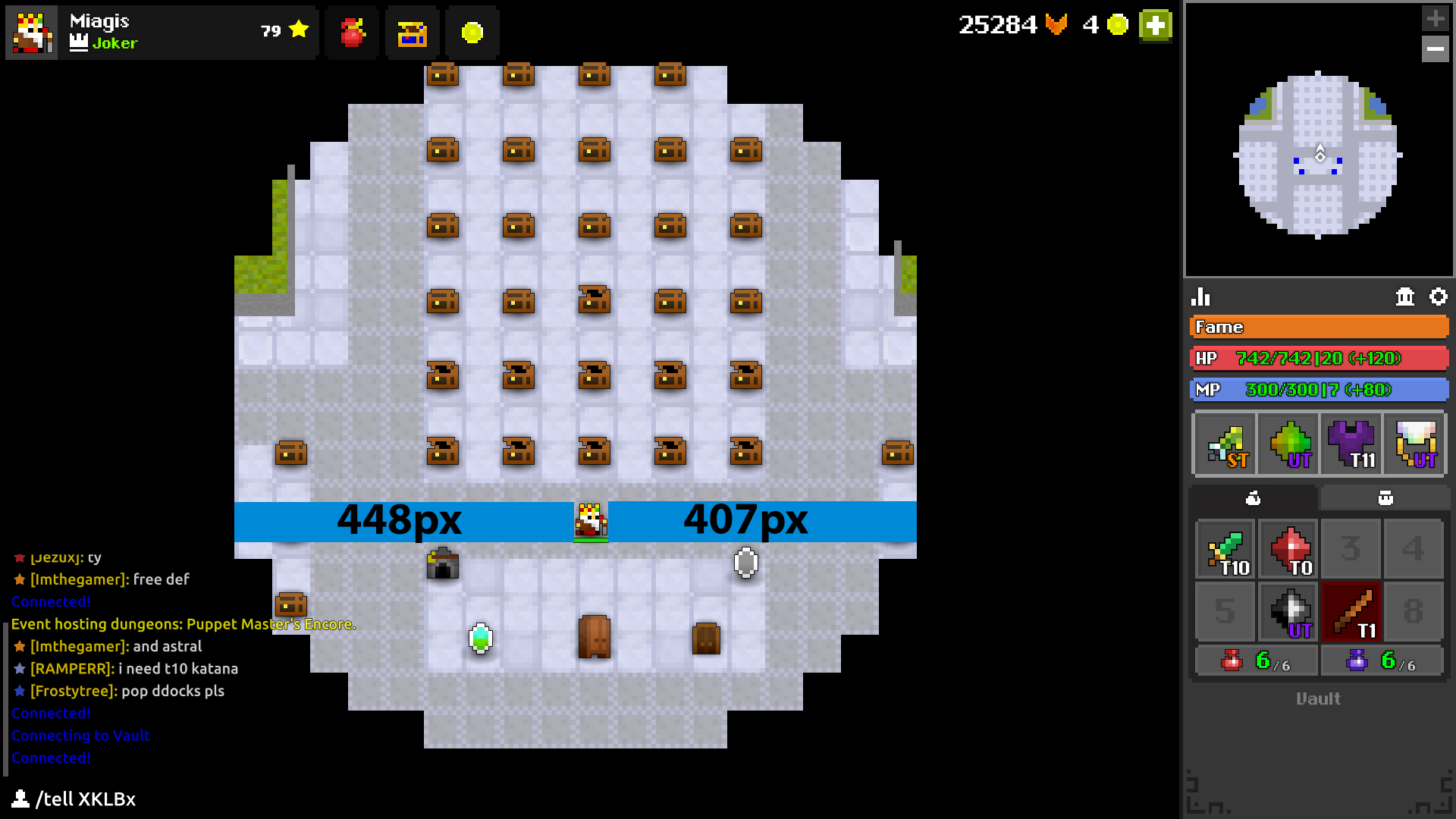Click the T1 wand in inventory
The height and width of the screenshot is (819, 1456).
1351,612
